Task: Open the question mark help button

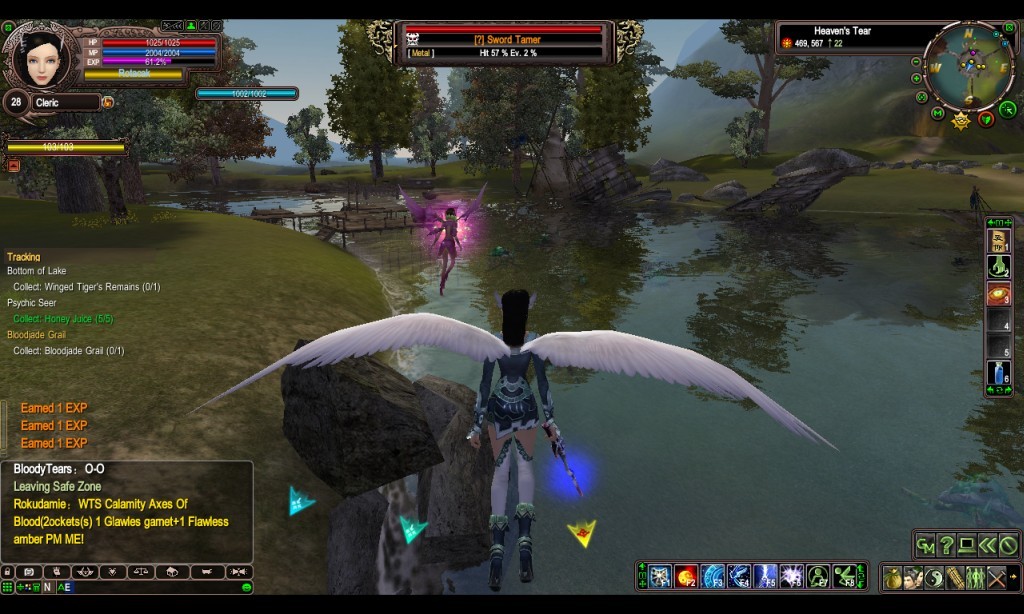Action: click(947, 545)
